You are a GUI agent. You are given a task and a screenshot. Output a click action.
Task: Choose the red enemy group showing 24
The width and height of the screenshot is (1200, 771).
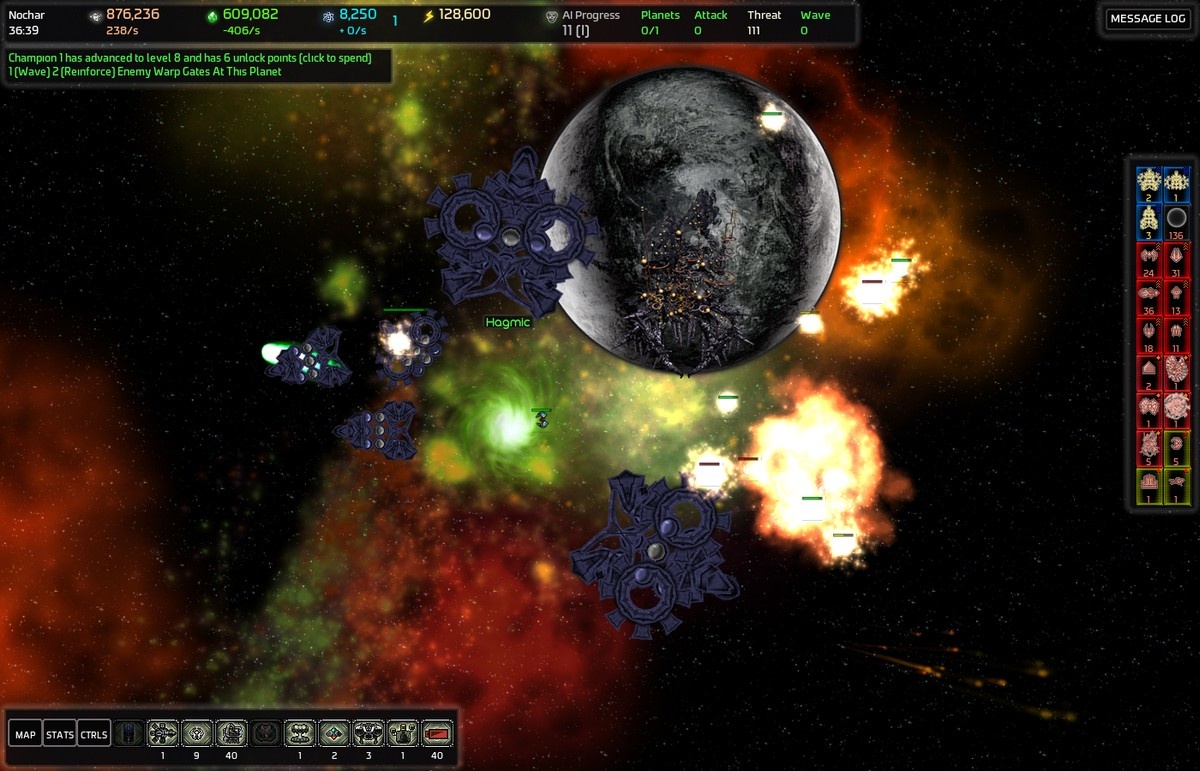pos(1149,258)
